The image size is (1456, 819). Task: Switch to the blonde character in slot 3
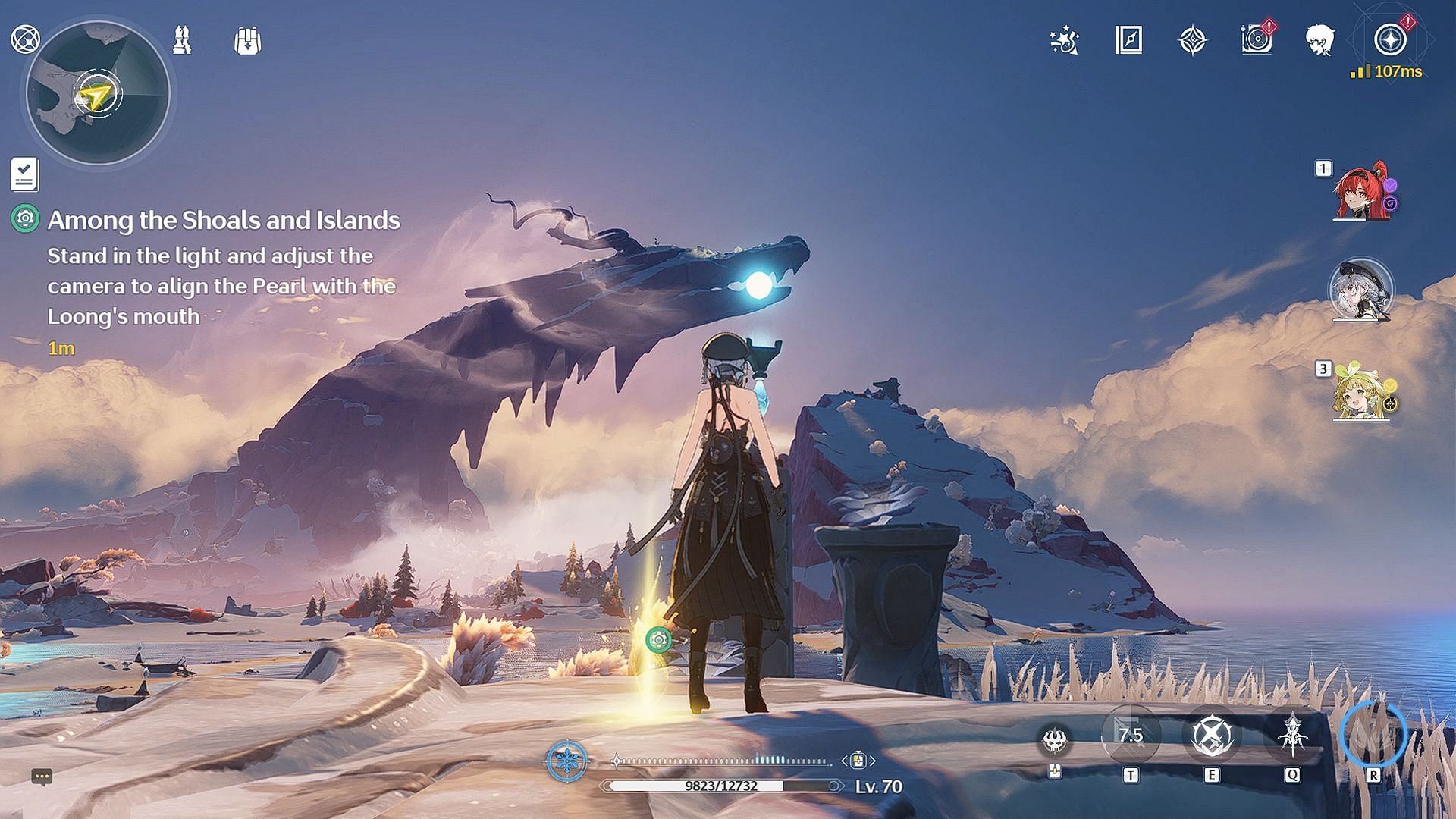point(1361,393)
